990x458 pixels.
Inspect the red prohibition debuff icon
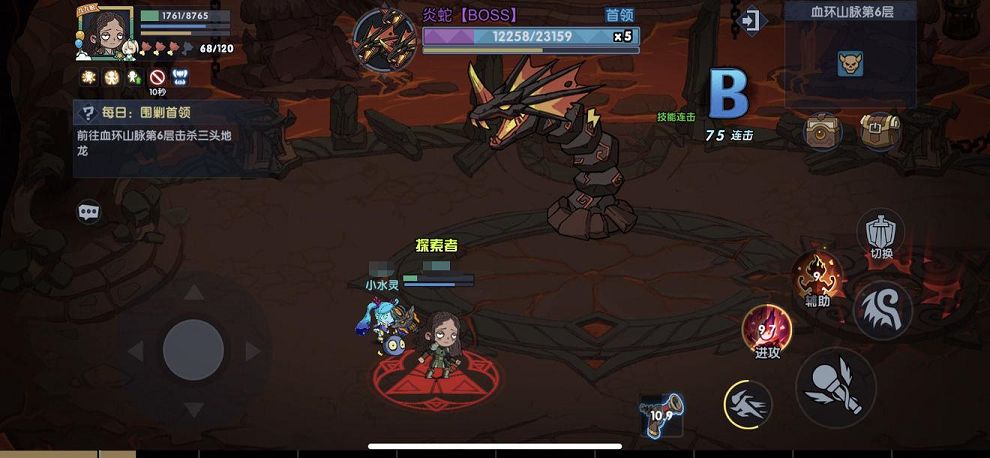click(157, 77)
